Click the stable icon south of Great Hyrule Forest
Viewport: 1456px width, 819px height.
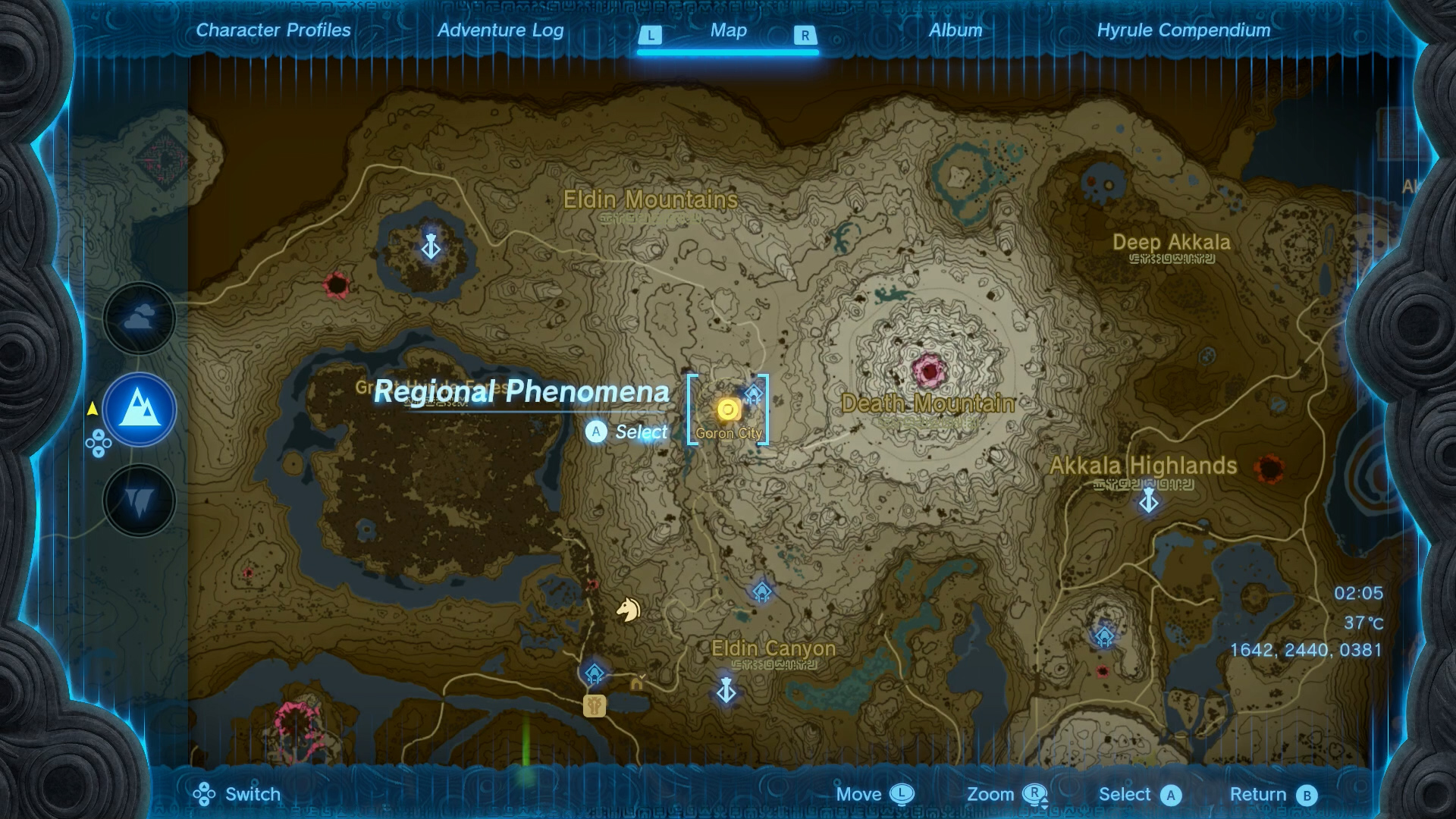[595, 705]
